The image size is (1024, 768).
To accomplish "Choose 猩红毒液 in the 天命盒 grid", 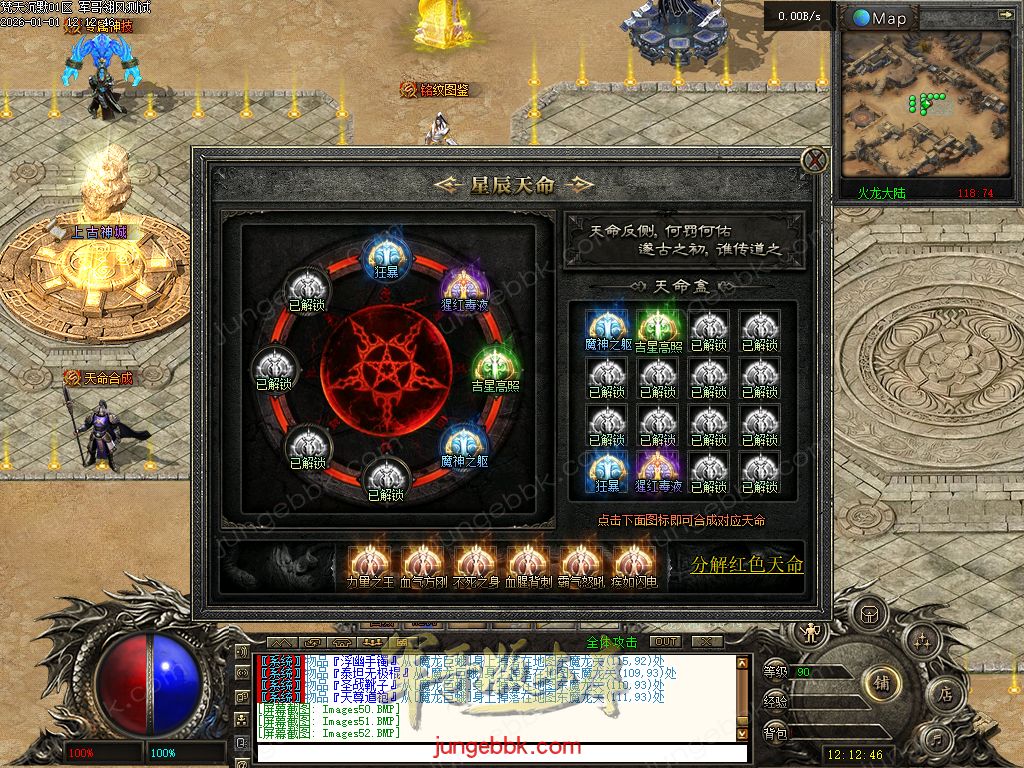I will pos(658,470).
